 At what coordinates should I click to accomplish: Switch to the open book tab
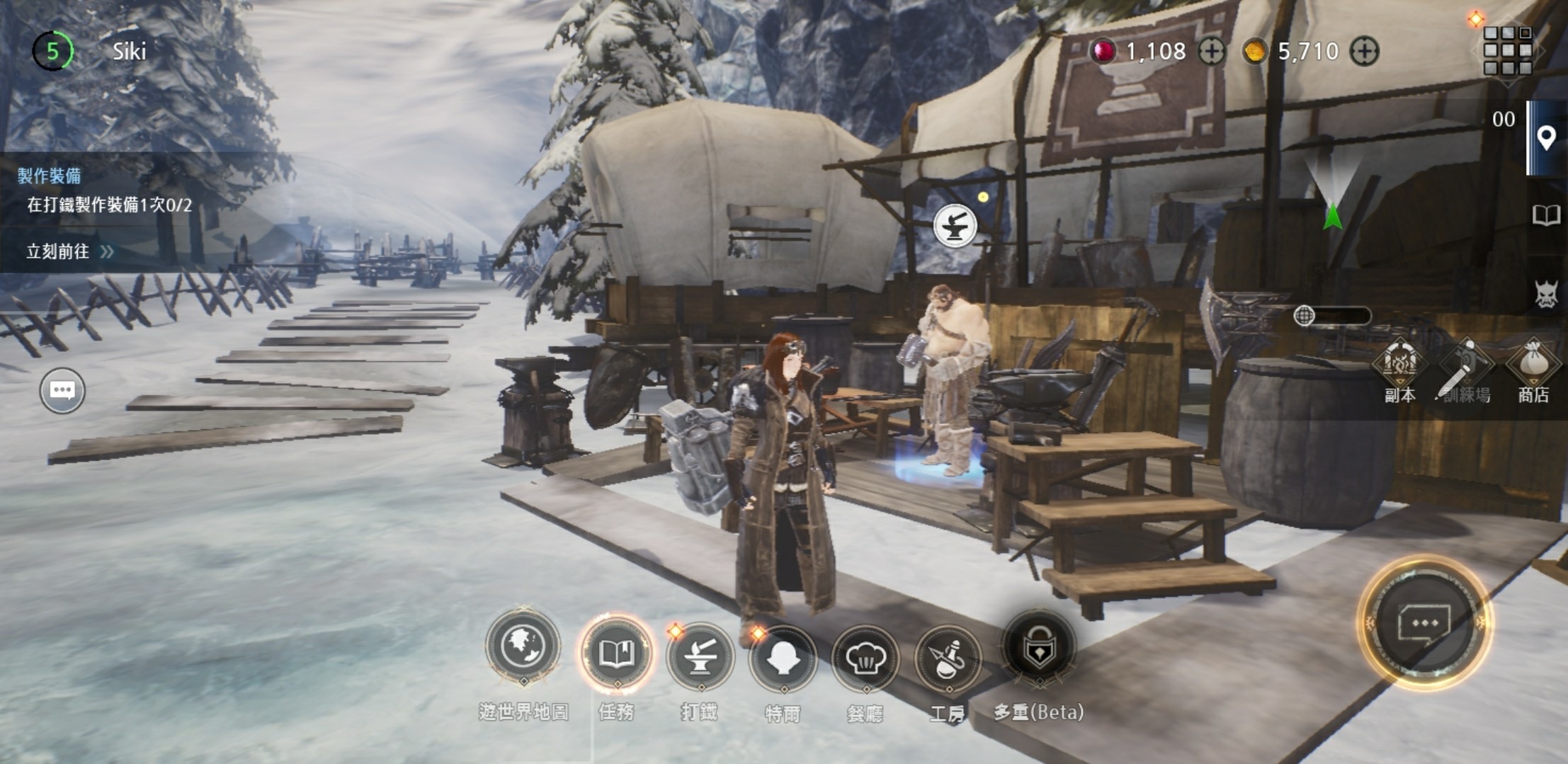1546,215
